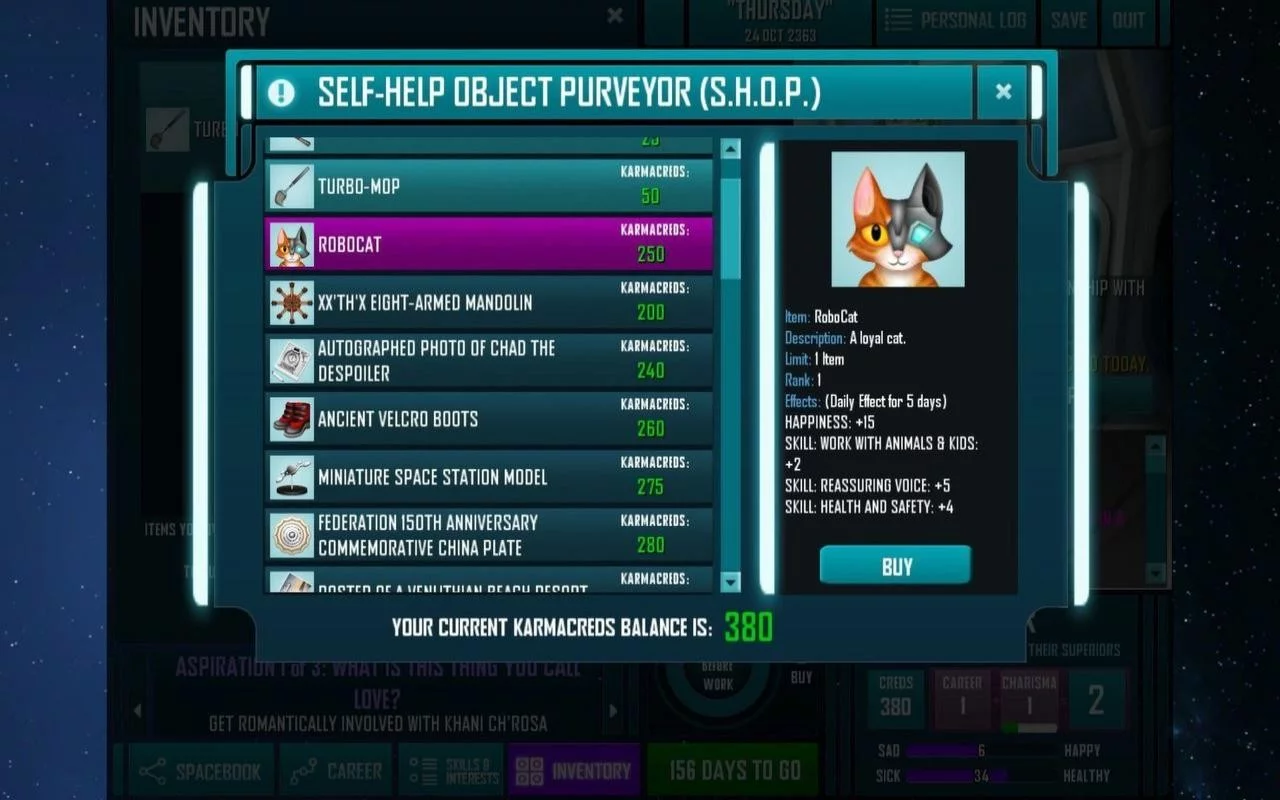
Task: Select the Miniature Space Station Model
Action: [488, 477]
